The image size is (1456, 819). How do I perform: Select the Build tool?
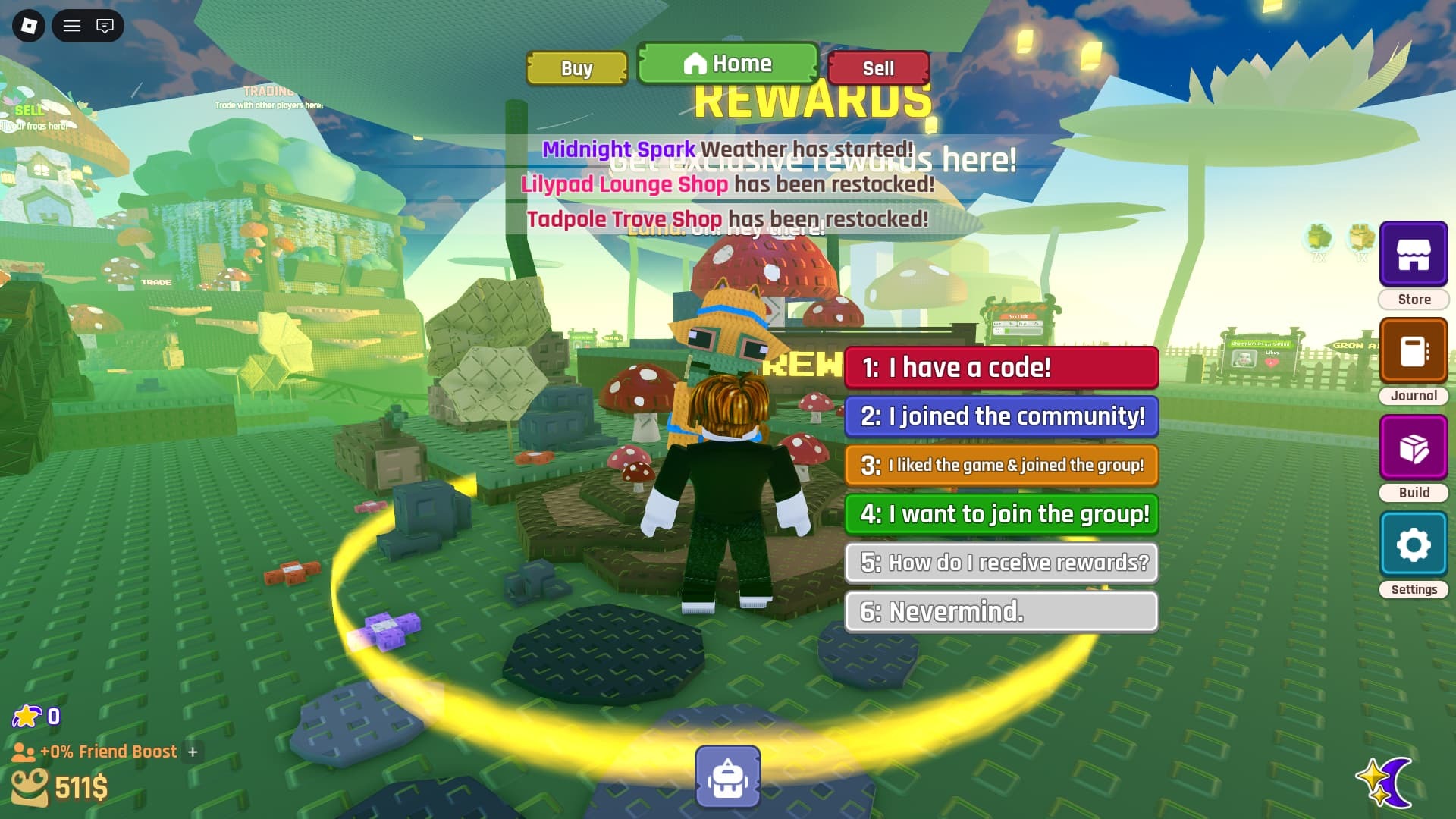(x=1413, y=447)
